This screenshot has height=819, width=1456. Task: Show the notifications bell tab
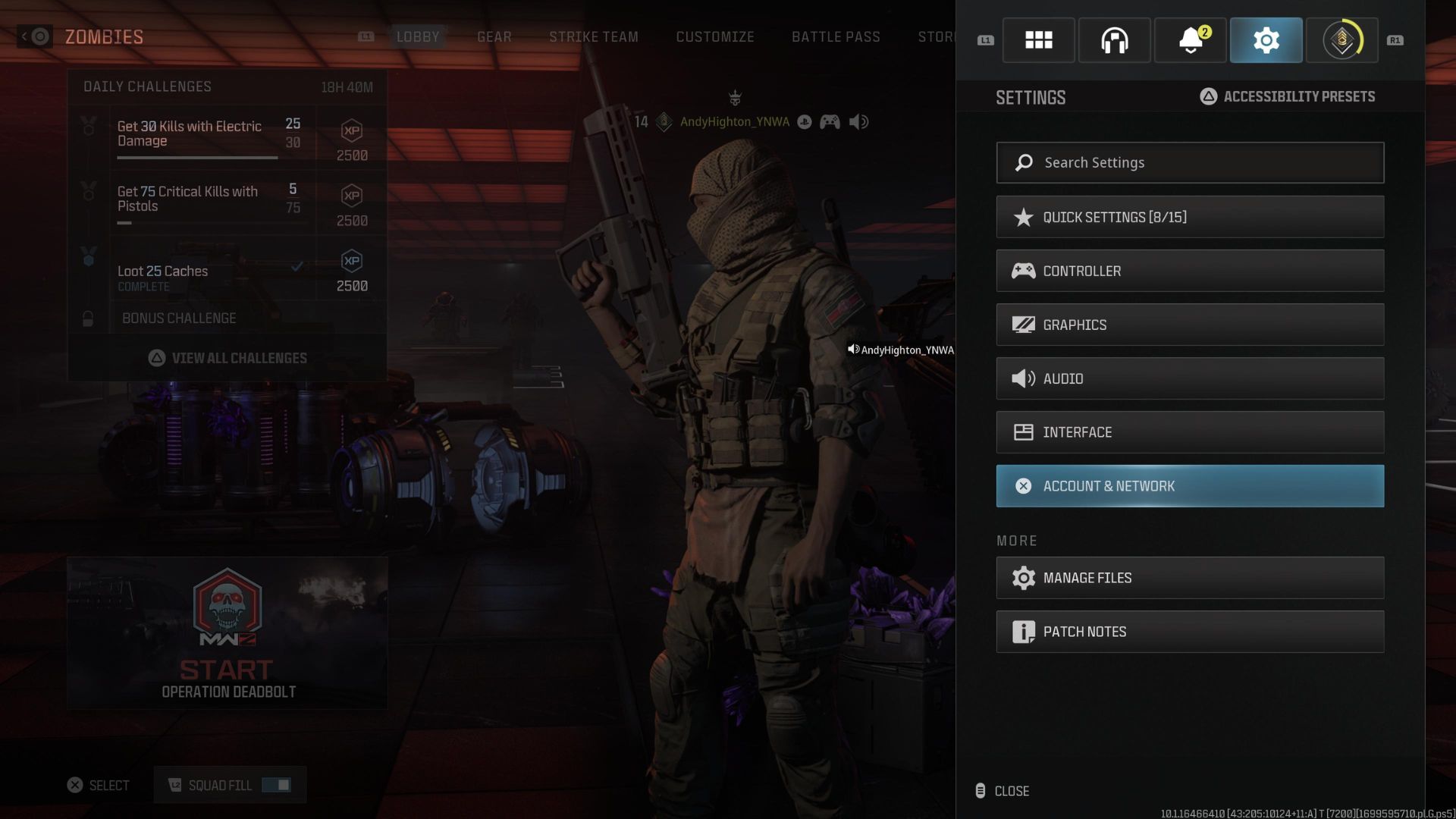coord(1190,40)
